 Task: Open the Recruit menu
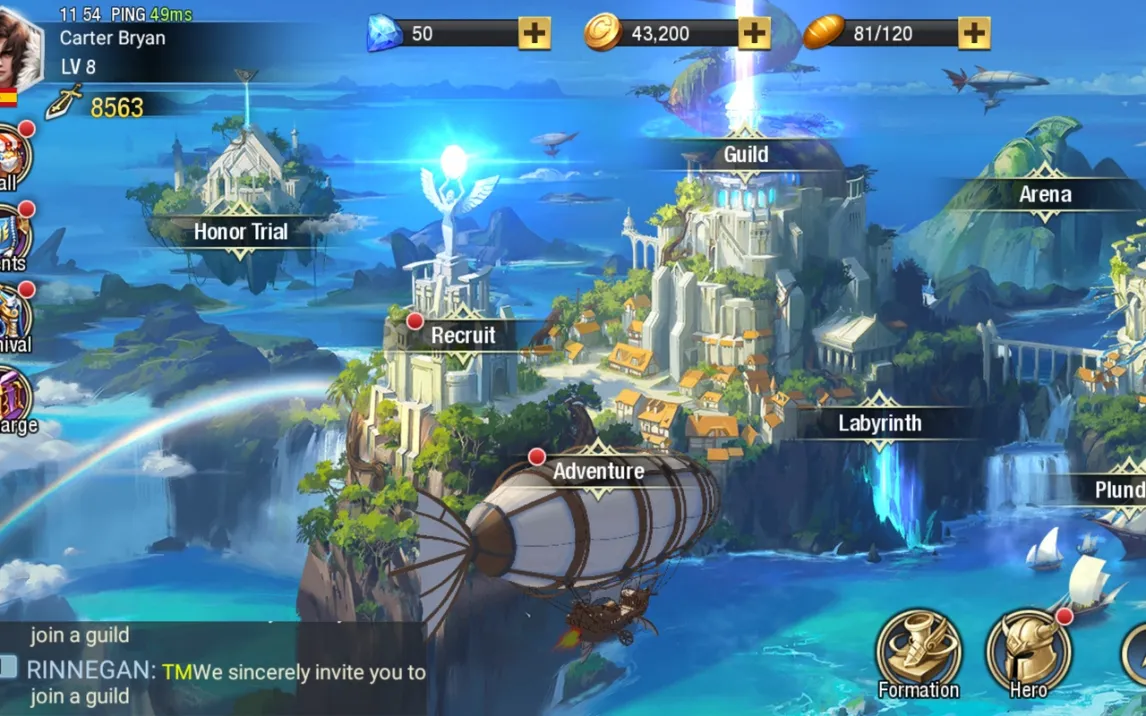pos(463,336)
